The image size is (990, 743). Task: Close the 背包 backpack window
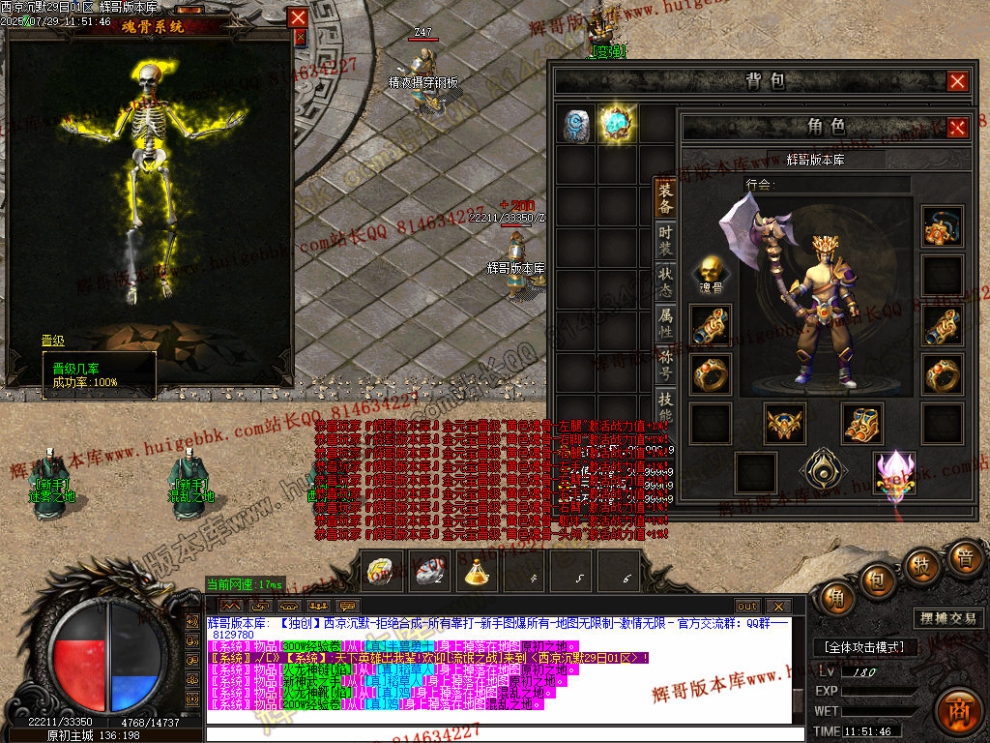tap(957, 82)
